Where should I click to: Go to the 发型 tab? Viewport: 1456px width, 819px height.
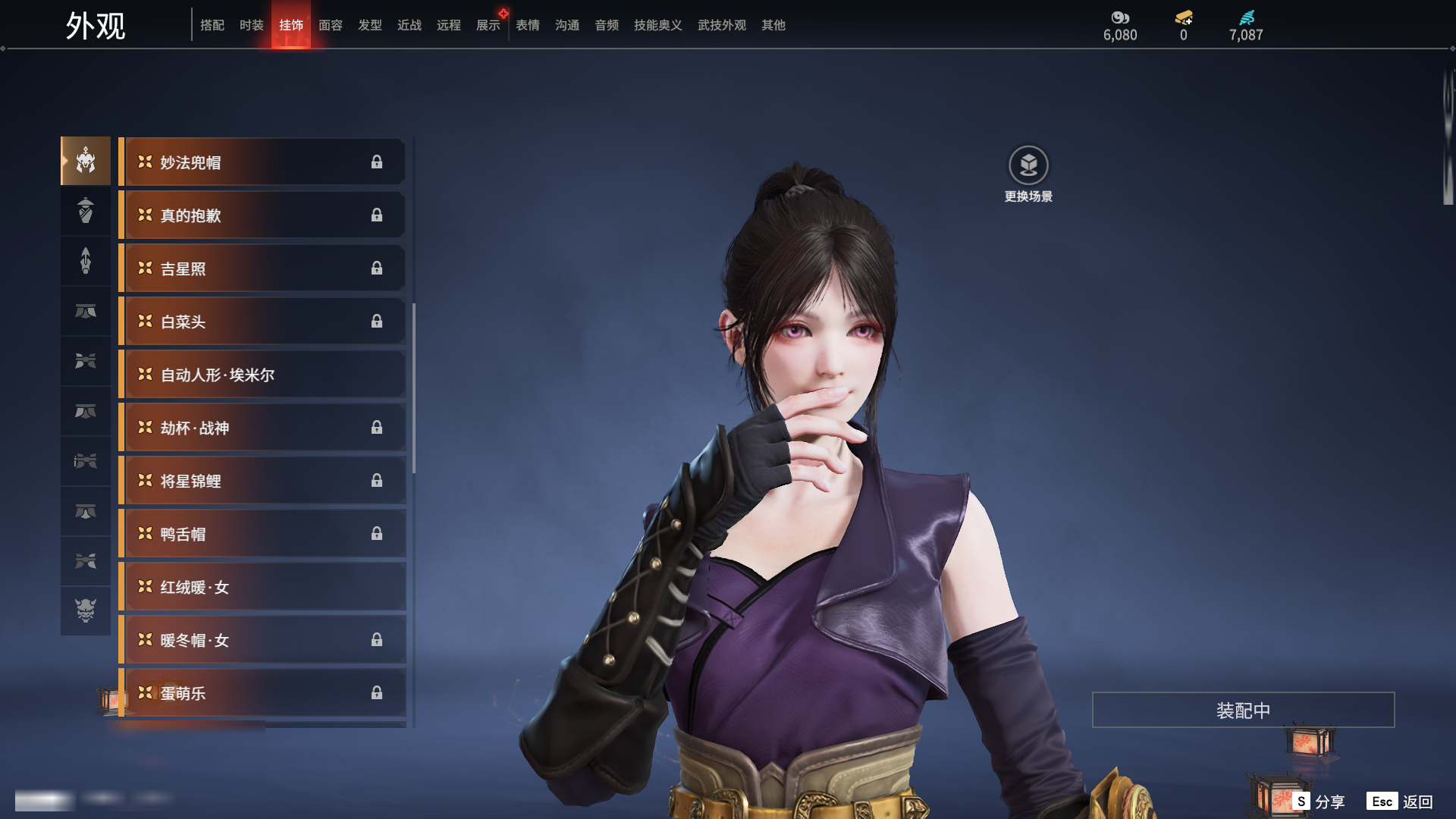[x=369, y=26]
